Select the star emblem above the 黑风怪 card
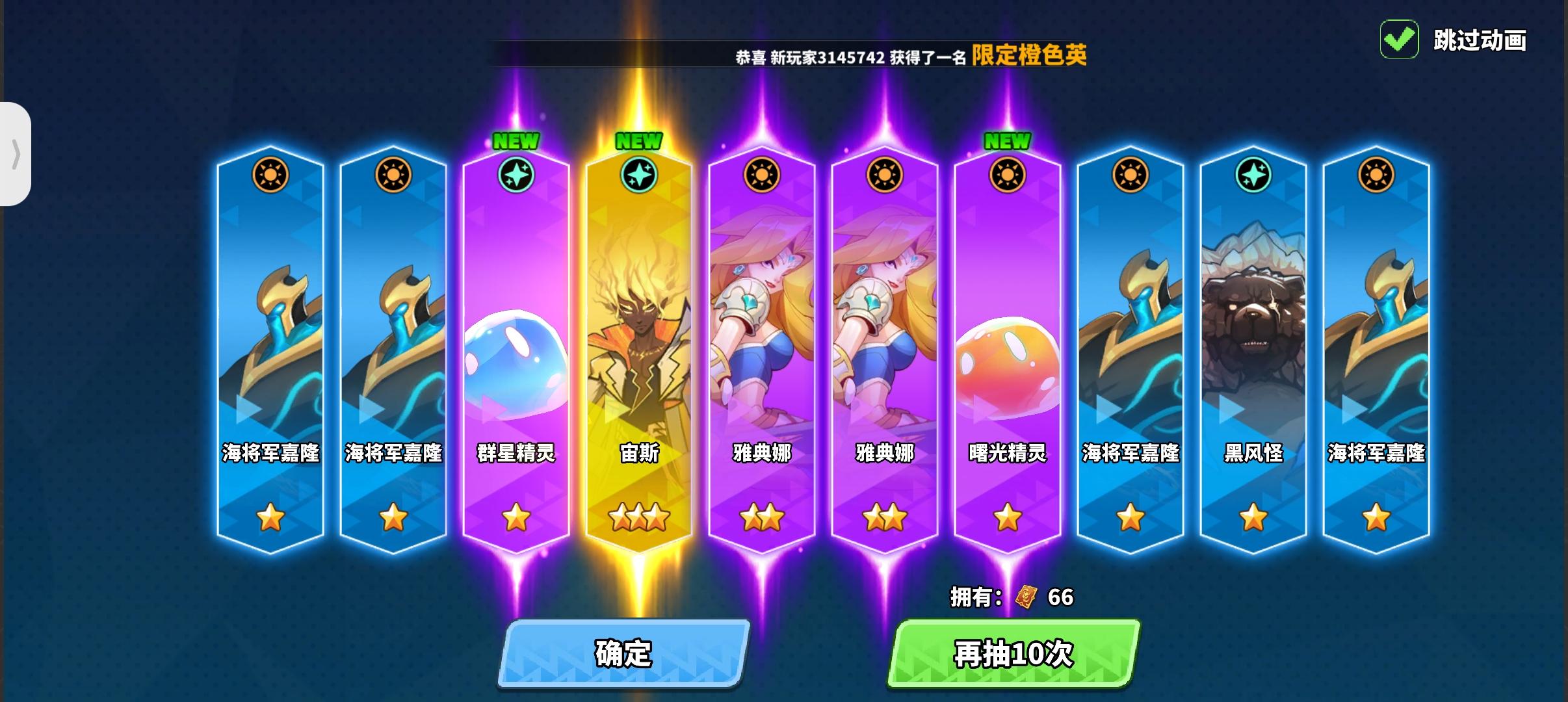Image resolution: width=1568 pixels, height=702 pixels. 1255,174
